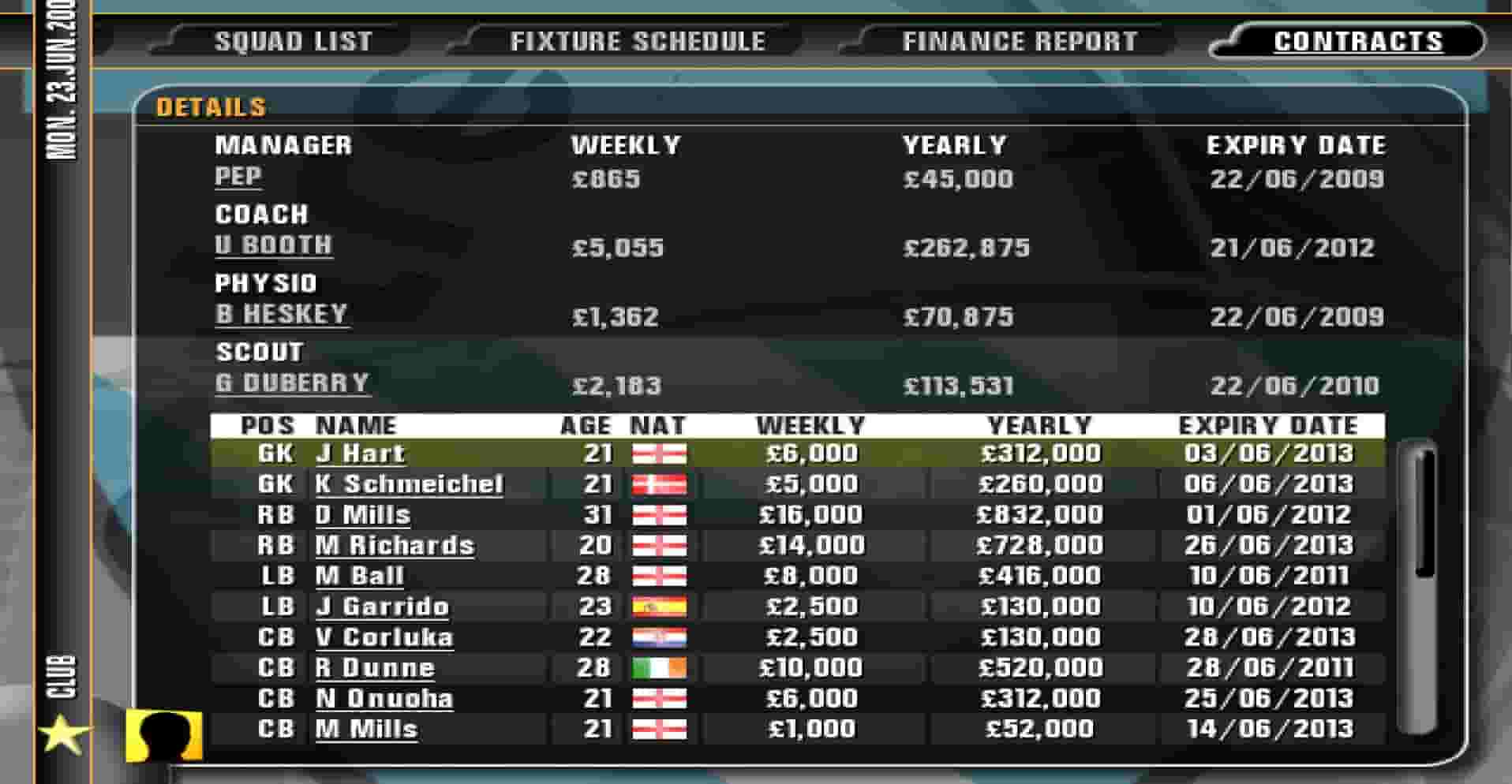Select the Contracts tab

click(x=1359, y=41)
